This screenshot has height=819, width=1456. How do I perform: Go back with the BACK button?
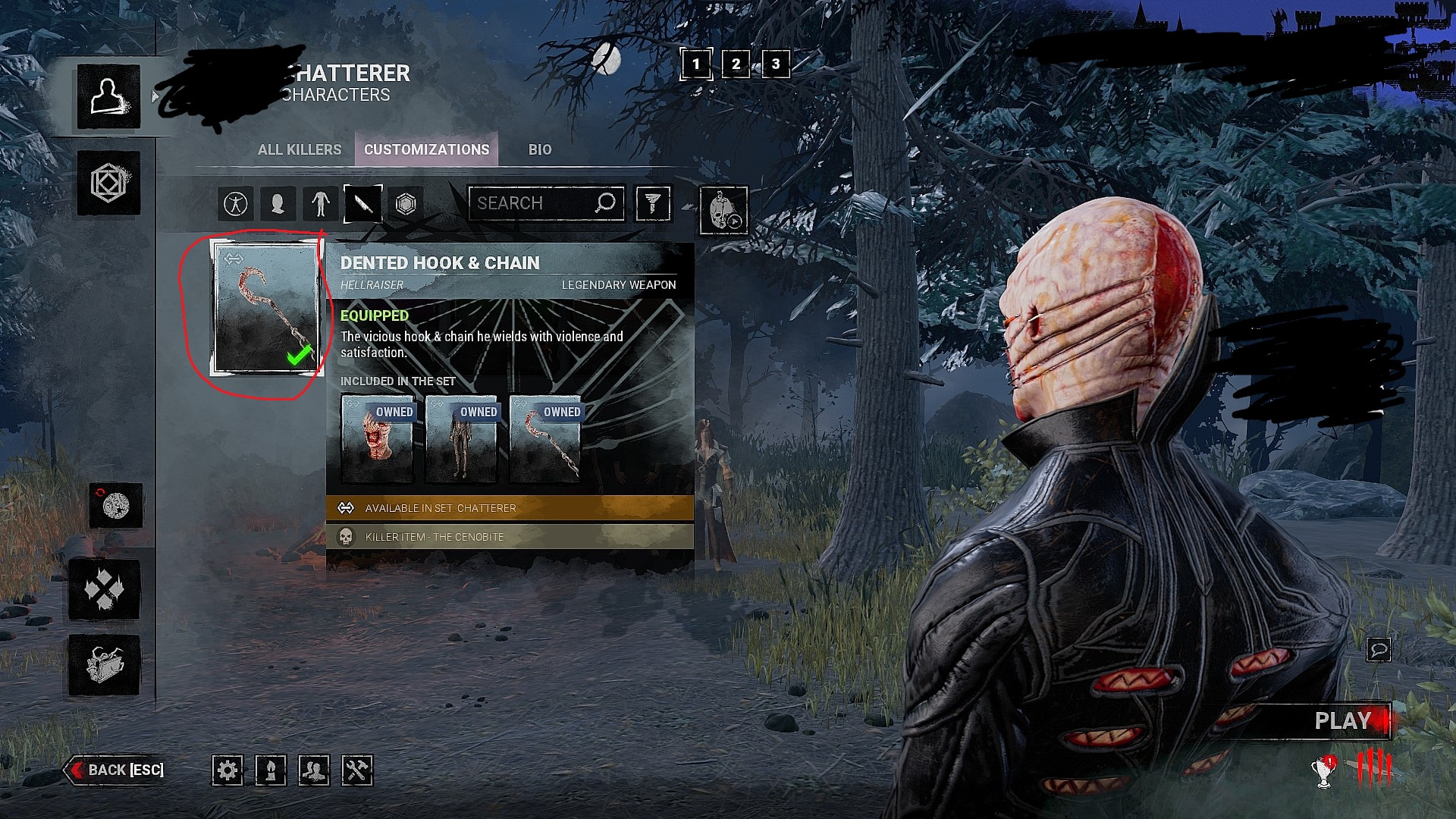(118, 770)
